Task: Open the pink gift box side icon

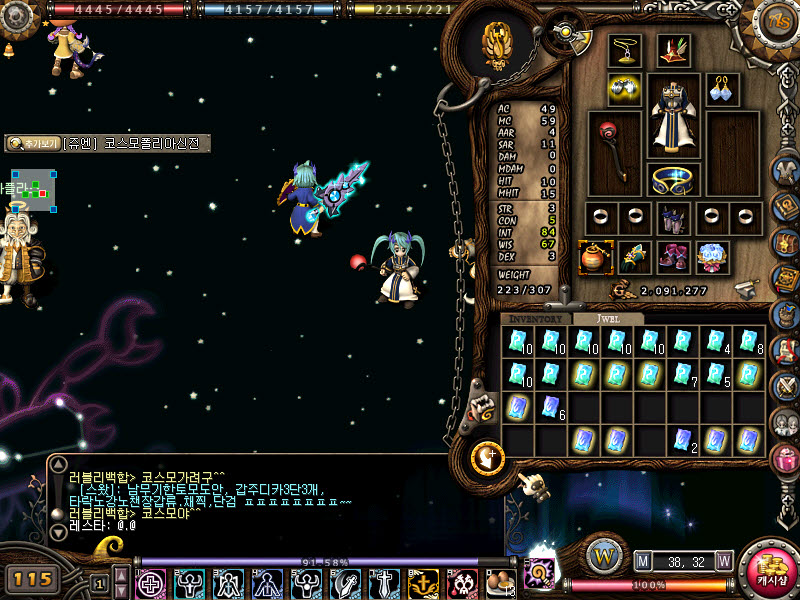Action: tap(786, 460)
